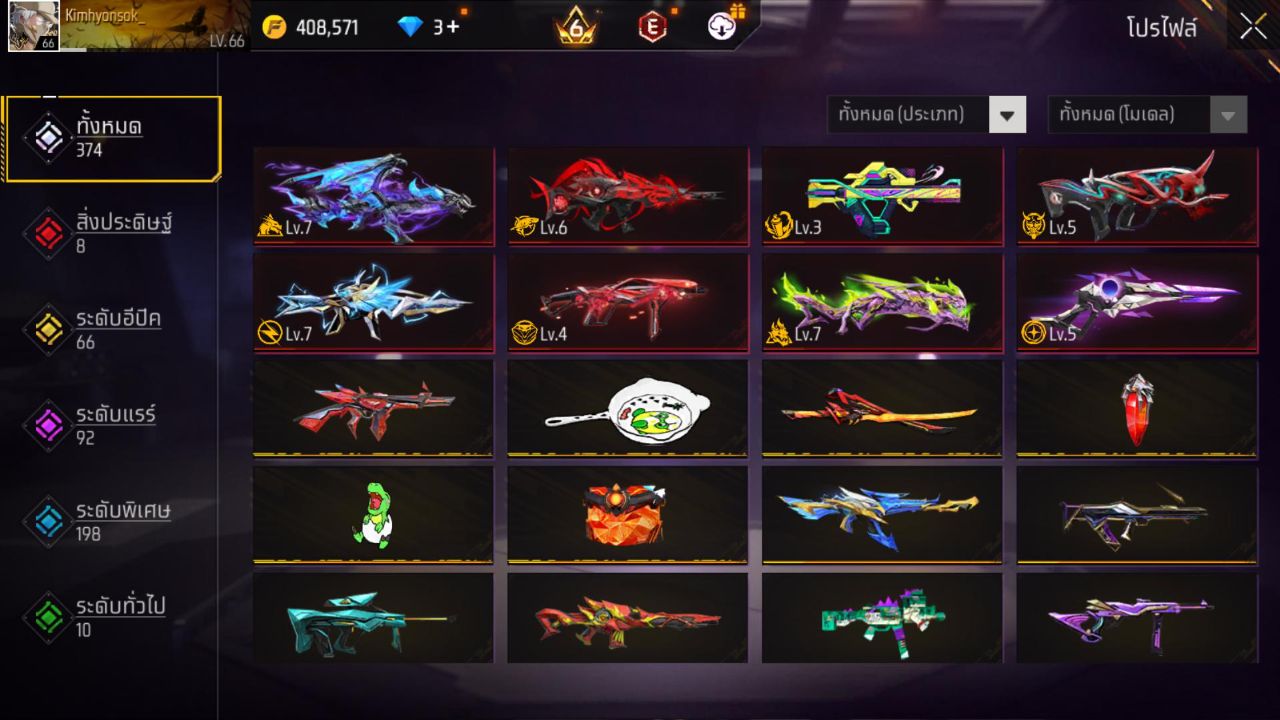Viewport: 1280px width, 720px height.
Task: Click the blue diamond icon for ระดับพิเศษ
Action: pos(48,520)
